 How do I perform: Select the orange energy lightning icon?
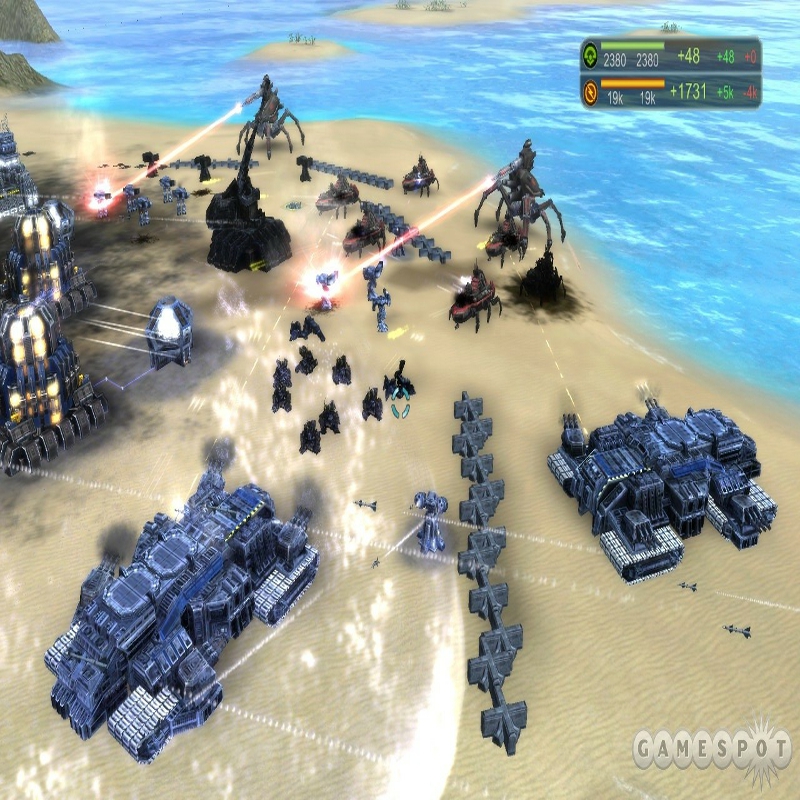590,93
